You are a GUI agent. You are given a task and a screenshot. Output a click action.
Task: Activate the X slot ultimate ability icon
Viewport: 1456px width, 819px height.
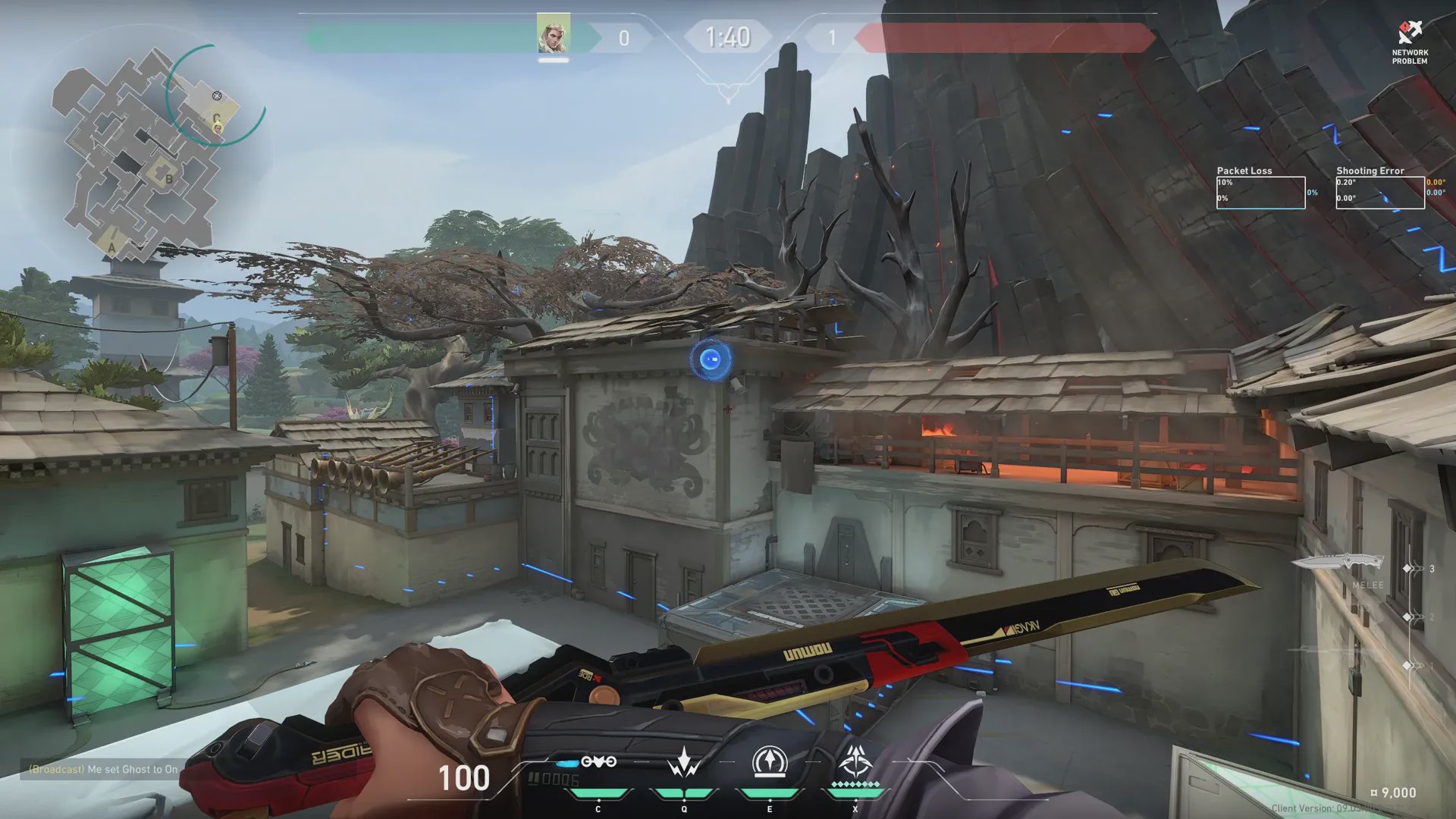855,761
